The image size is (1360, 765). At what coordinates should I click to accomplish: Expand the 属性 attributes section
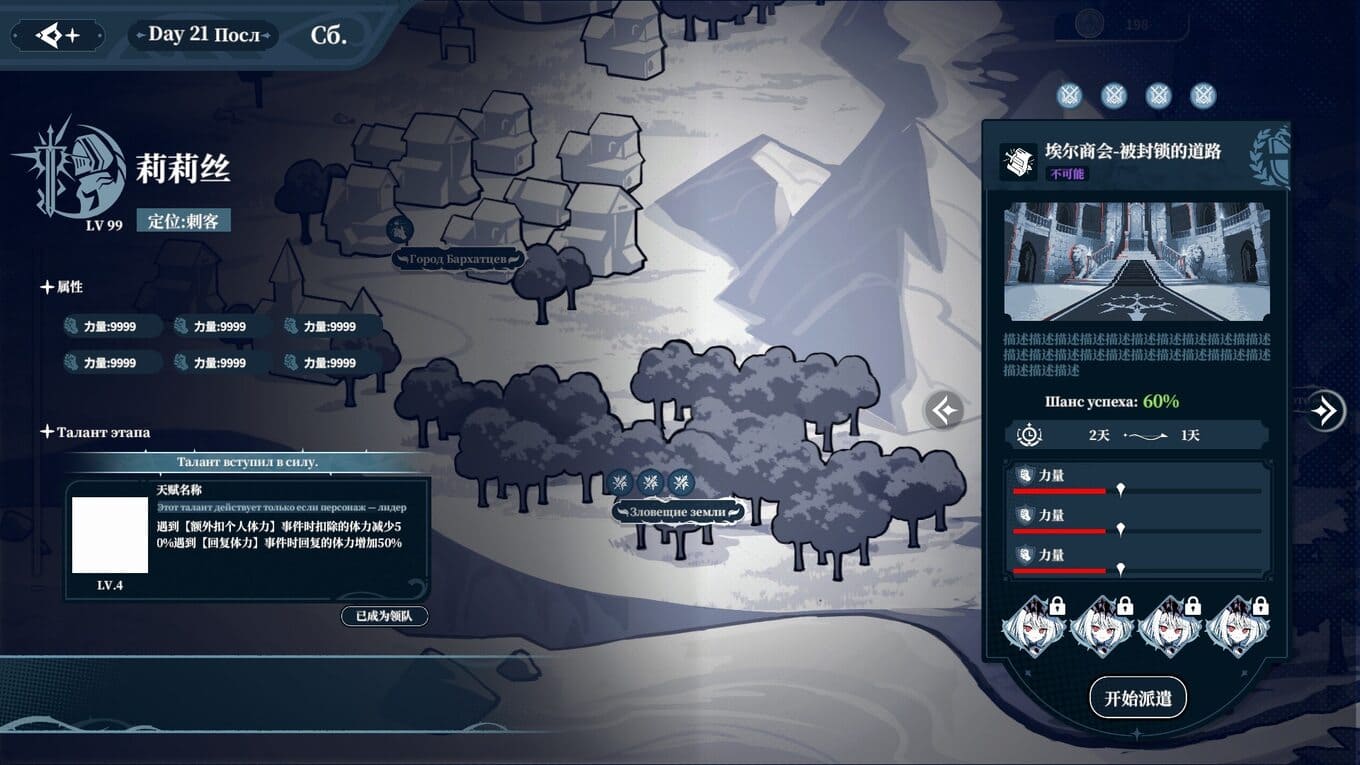(x=47, y=287)
